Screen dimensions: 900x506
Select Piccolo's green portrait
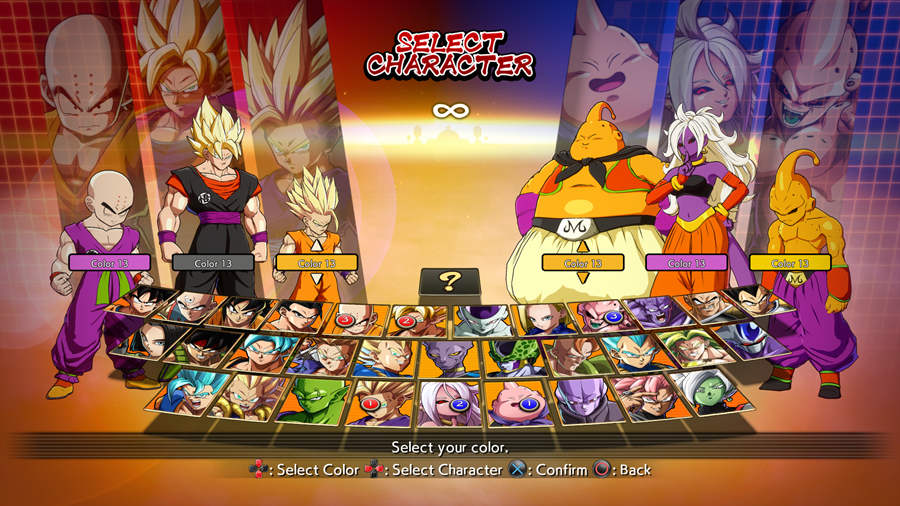coord(308,399)
